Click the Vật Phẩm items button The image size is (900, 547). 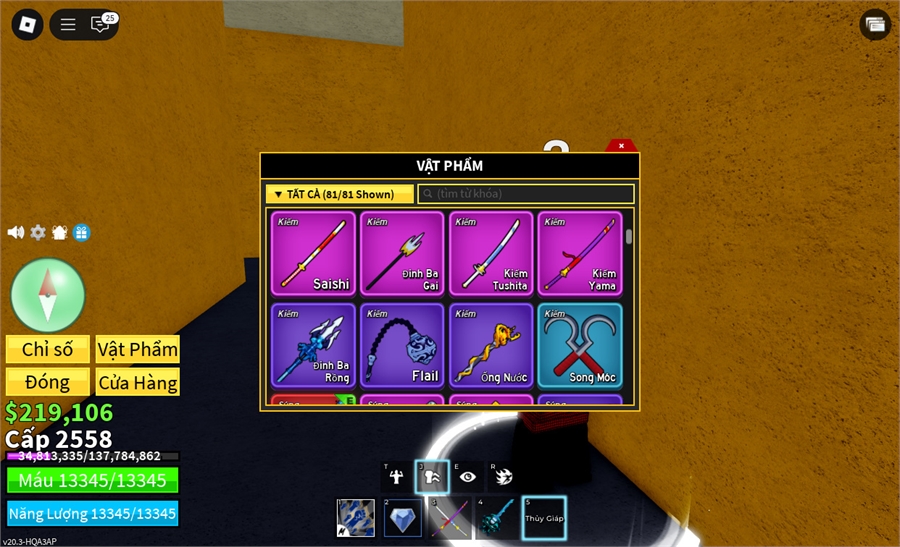coord(138,349)
